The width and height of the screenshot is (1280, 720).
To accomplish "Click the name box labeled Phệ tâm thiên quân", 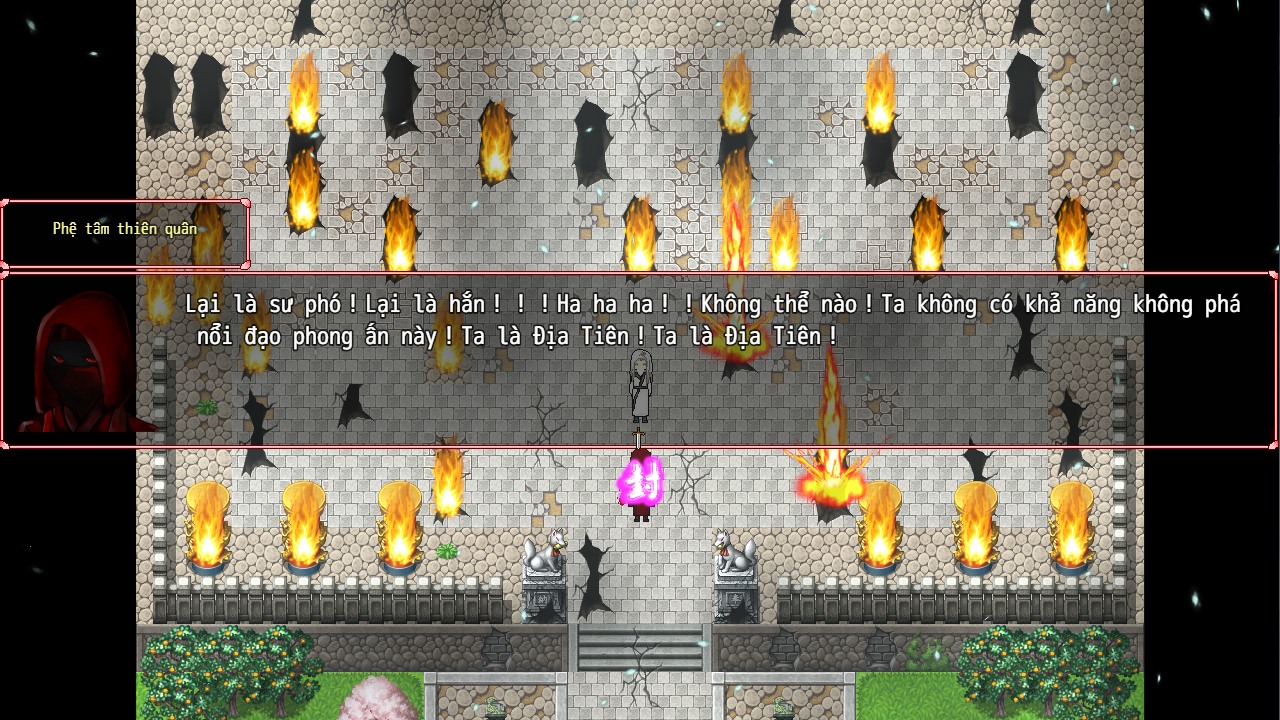I will click(x=125, y=228).
